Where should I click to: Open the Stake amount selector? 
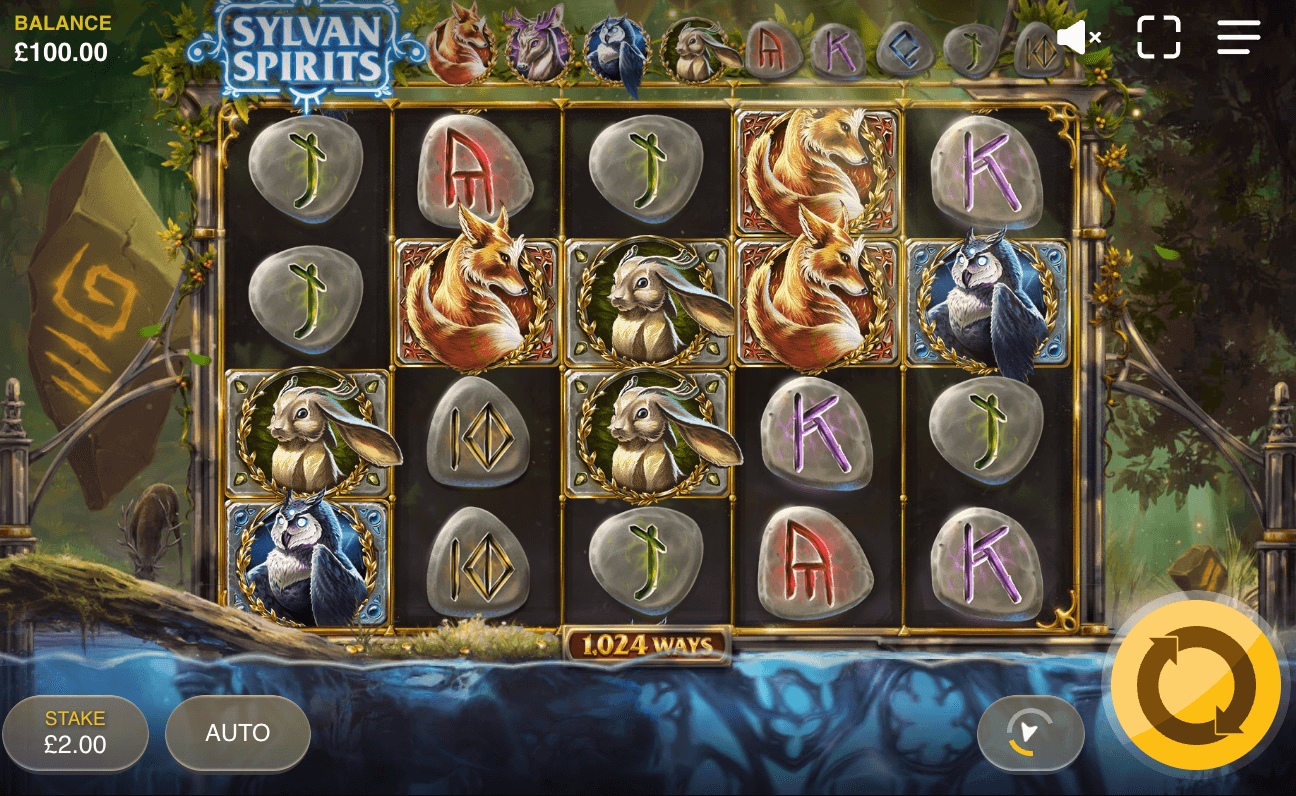point(75,733)
